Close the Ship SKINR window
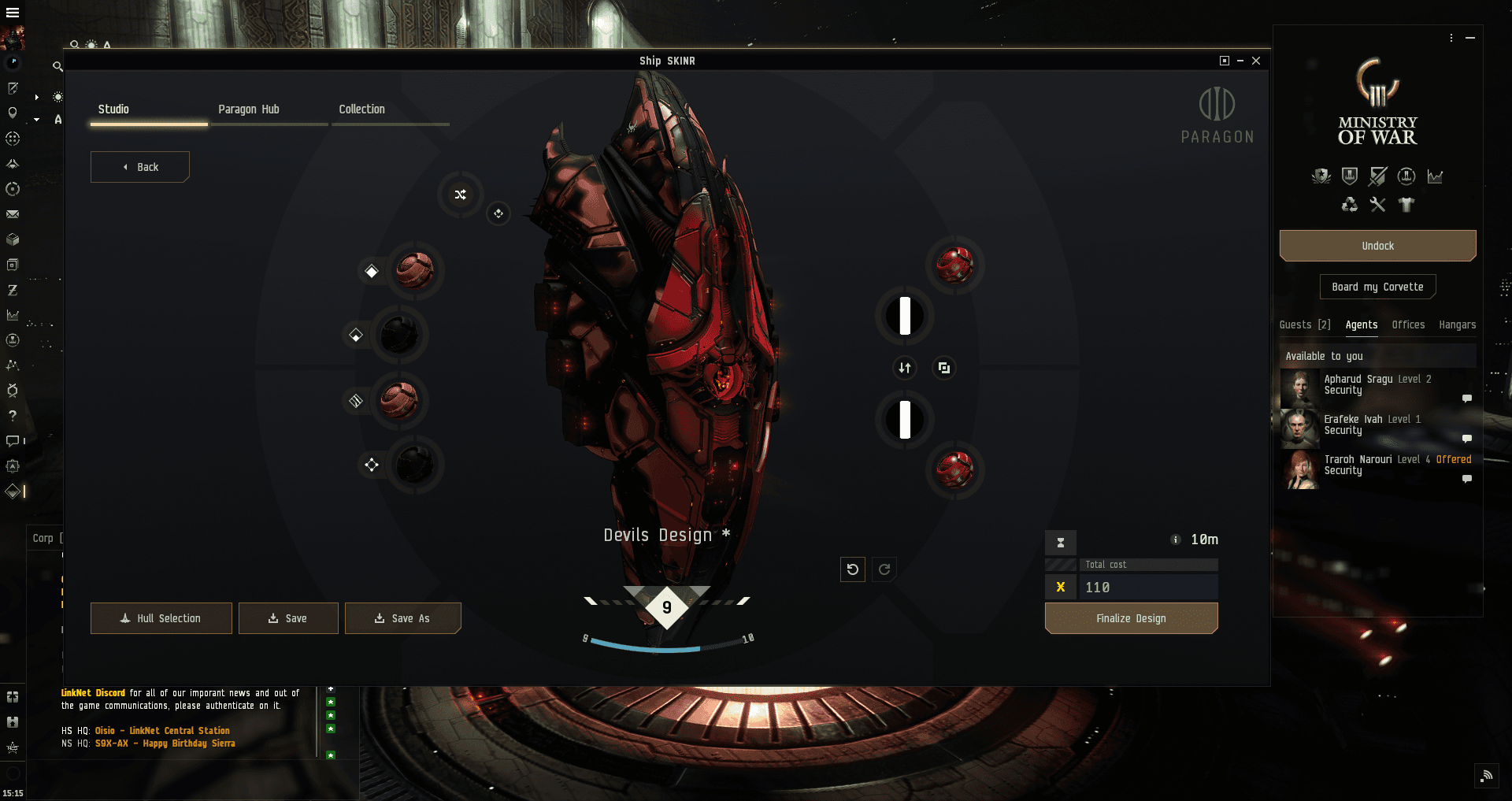Screen dimensions: 1512x801 (1256, 61)
